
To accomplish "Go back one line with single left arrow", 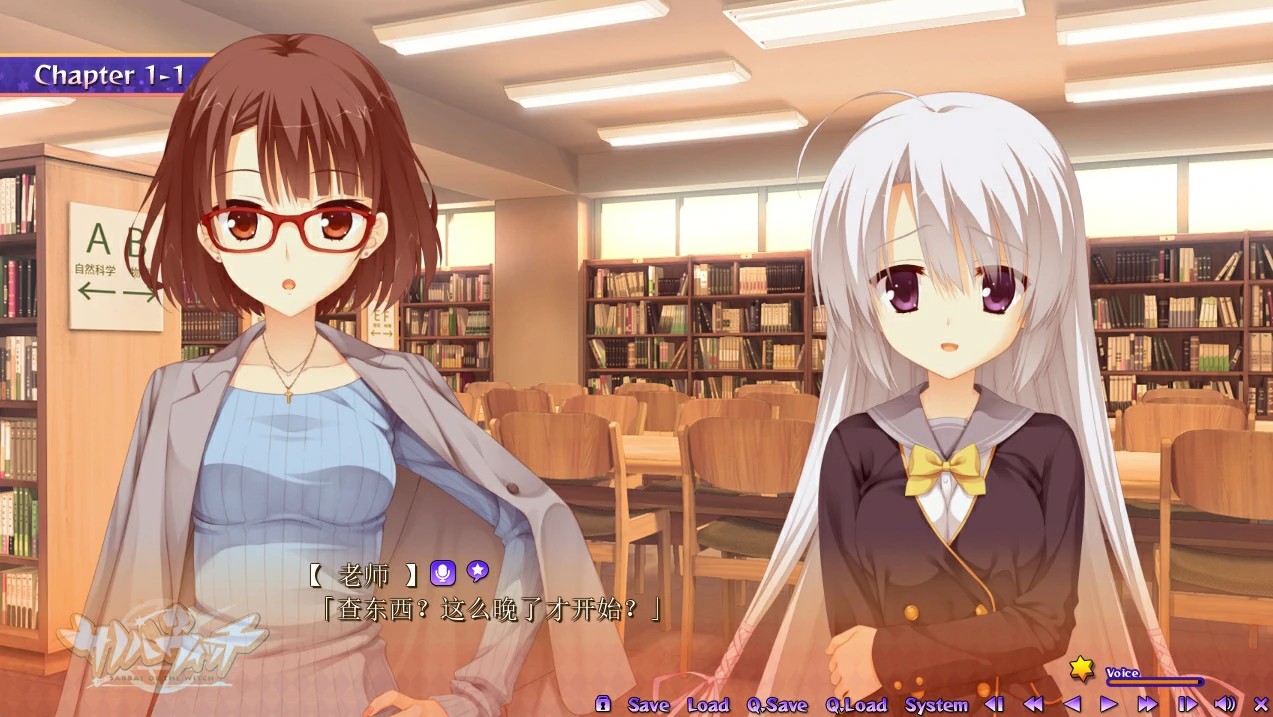I will [x=1072, y=705].
